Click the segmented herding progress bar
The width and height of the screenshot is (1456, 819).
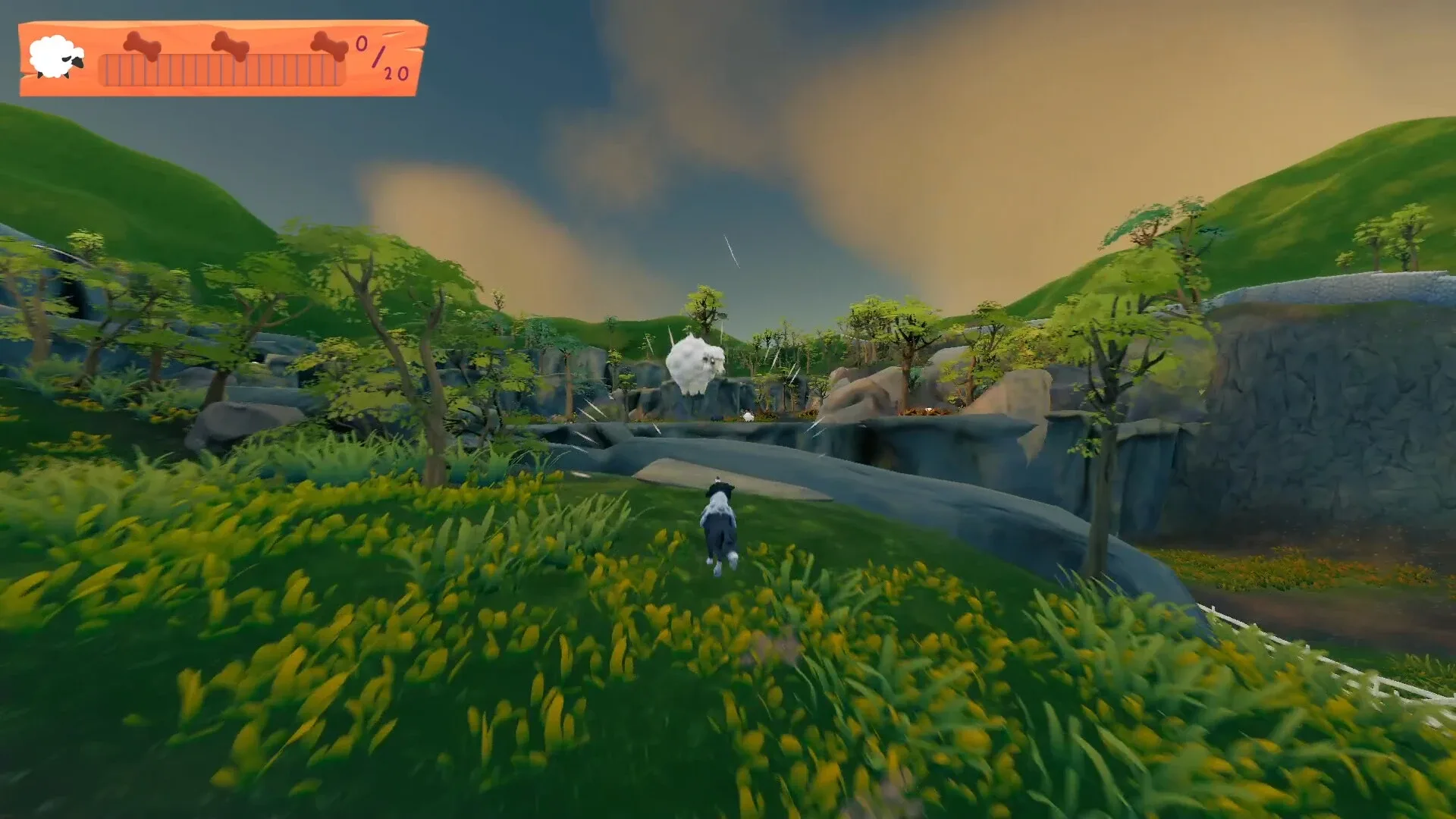[x=224, y=72]
